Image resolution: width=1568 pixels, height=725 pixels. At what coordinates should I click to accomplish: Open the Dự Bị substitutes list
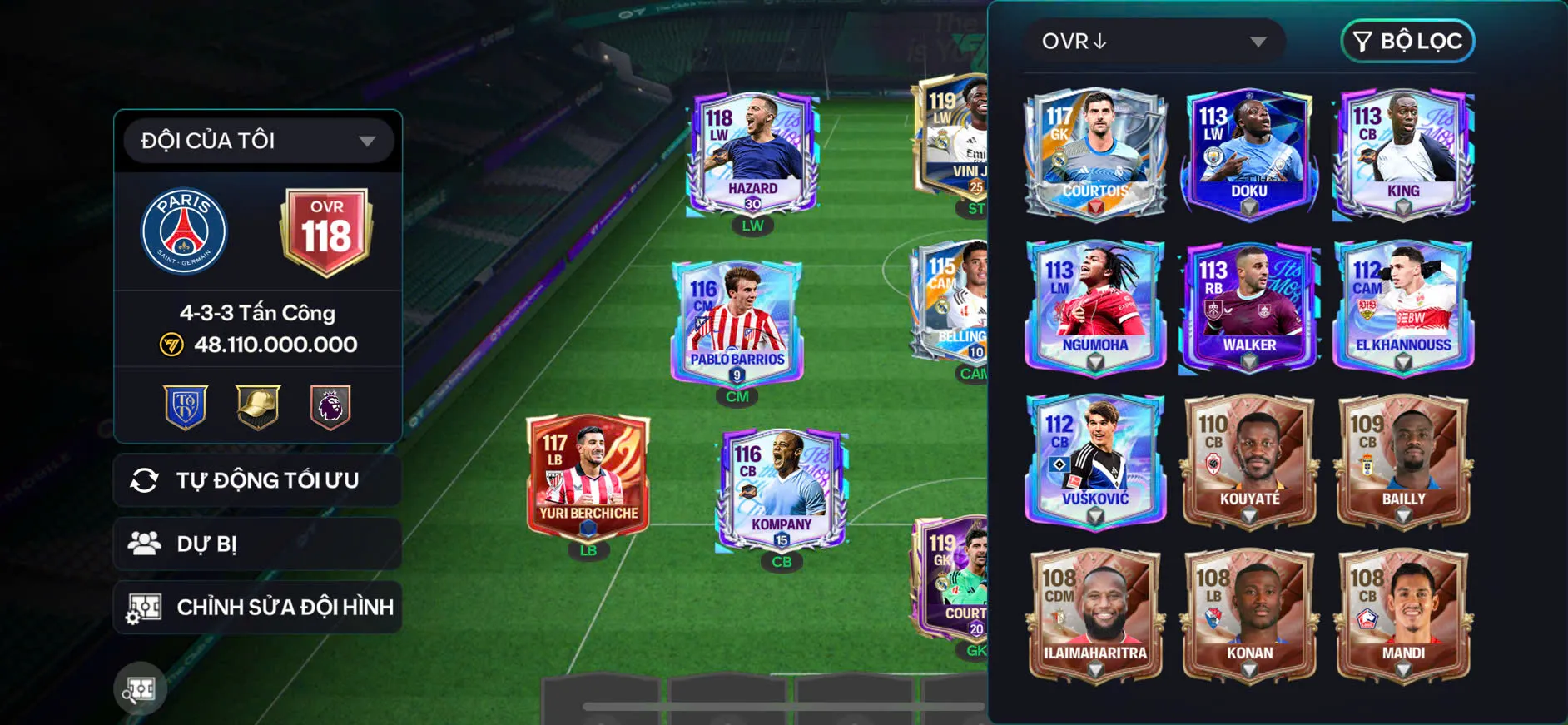[258, 544]
